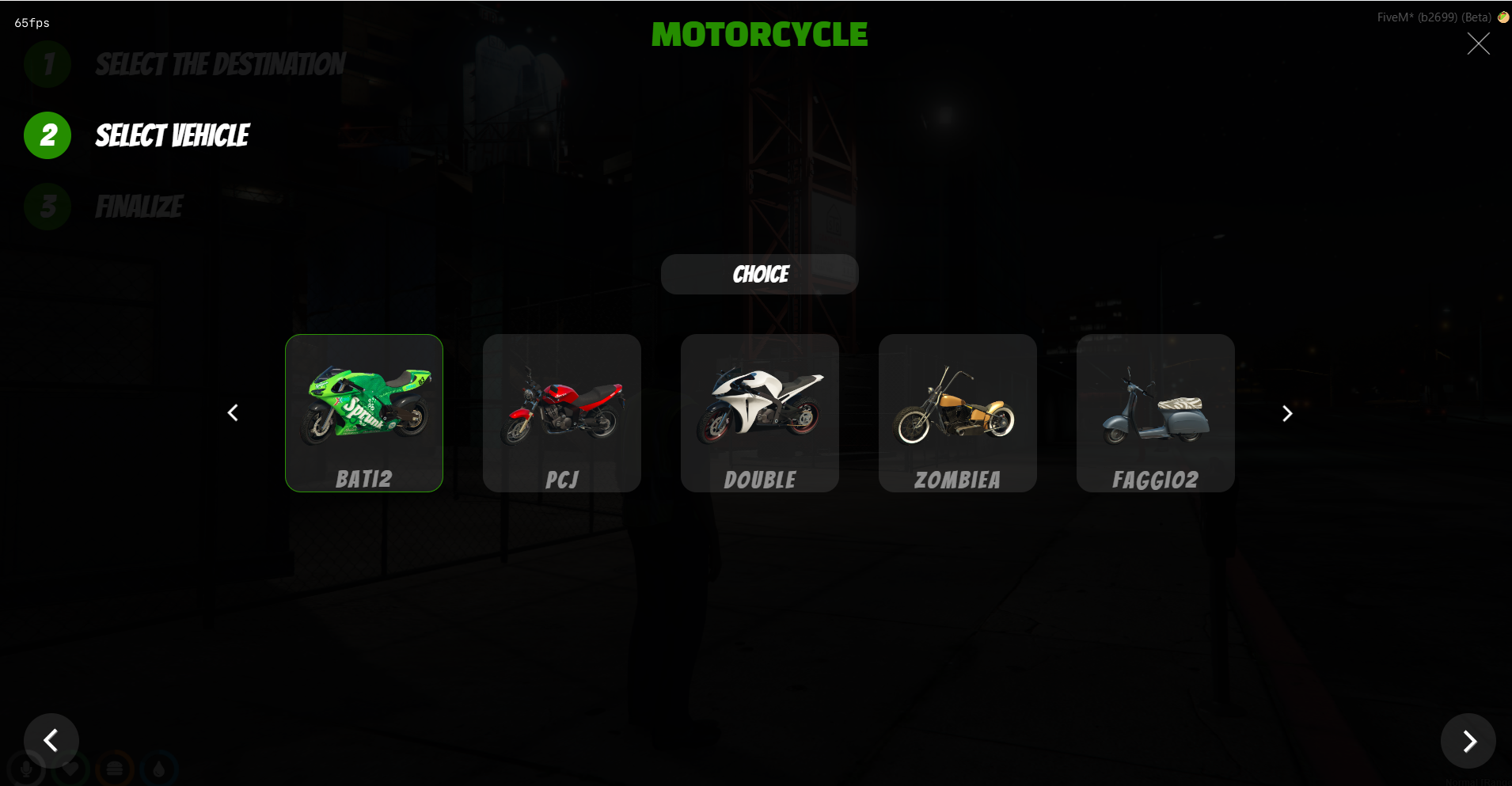Click the numbered circle for step 3
The width and height of the screenshot is (1512, 786).
[x=47, y=207]
